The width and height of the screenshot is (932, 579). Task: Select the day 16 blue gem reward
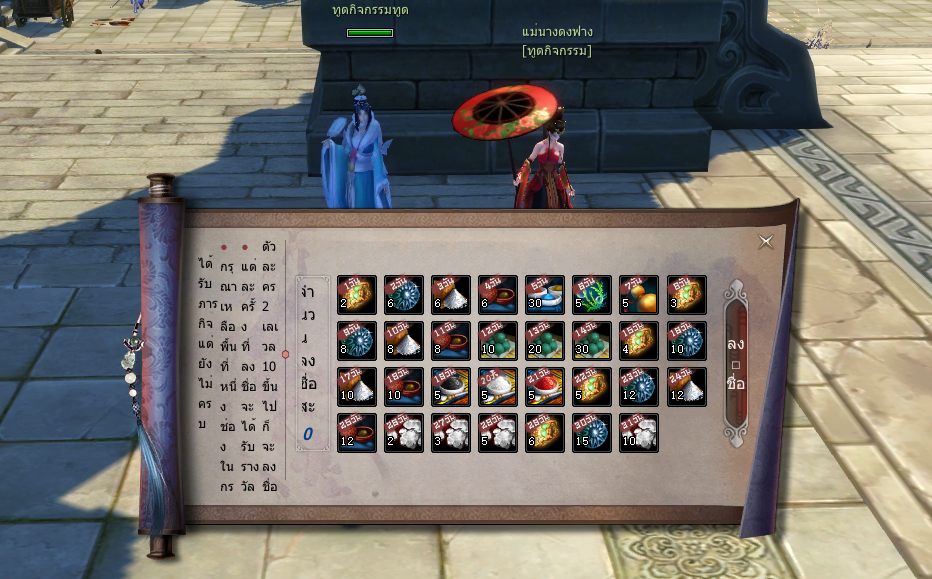pos(686,340)
